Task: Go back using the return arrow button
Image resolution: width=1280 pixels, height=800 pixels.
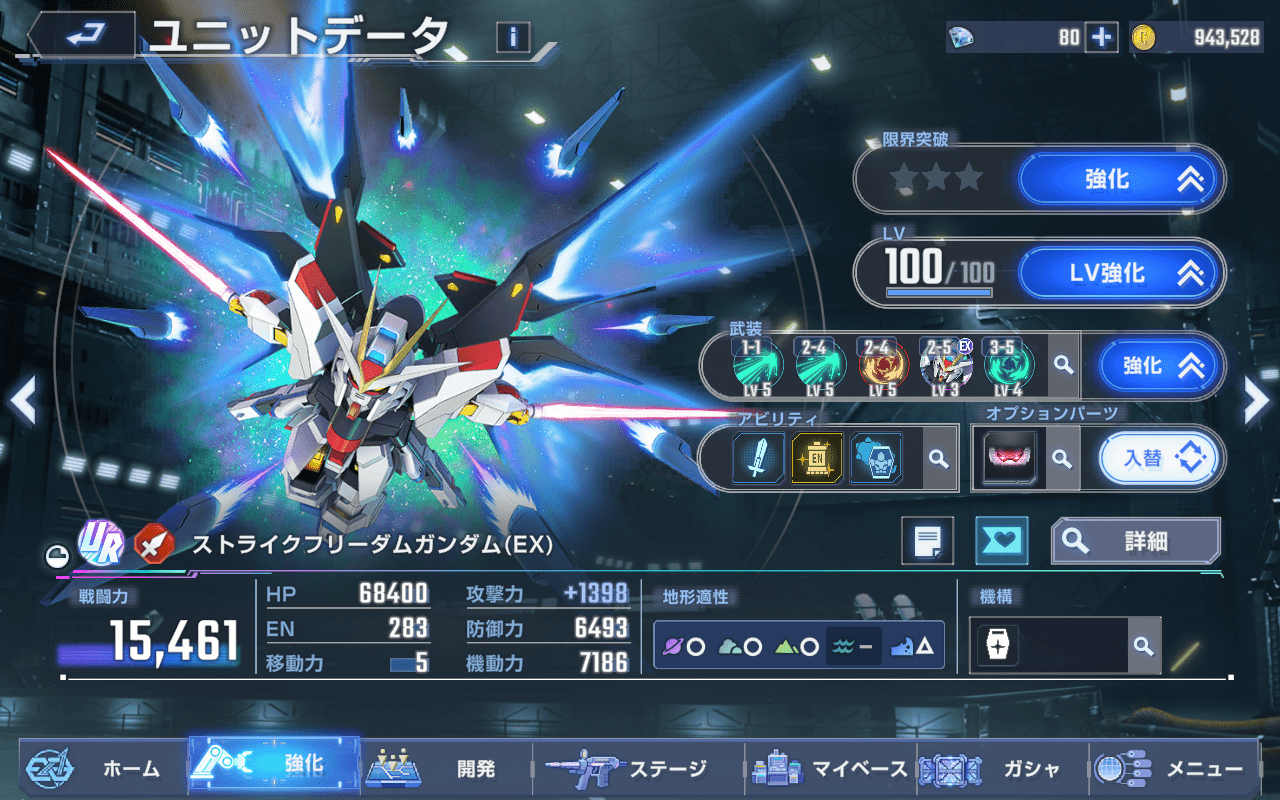Action: pos(80,37)
